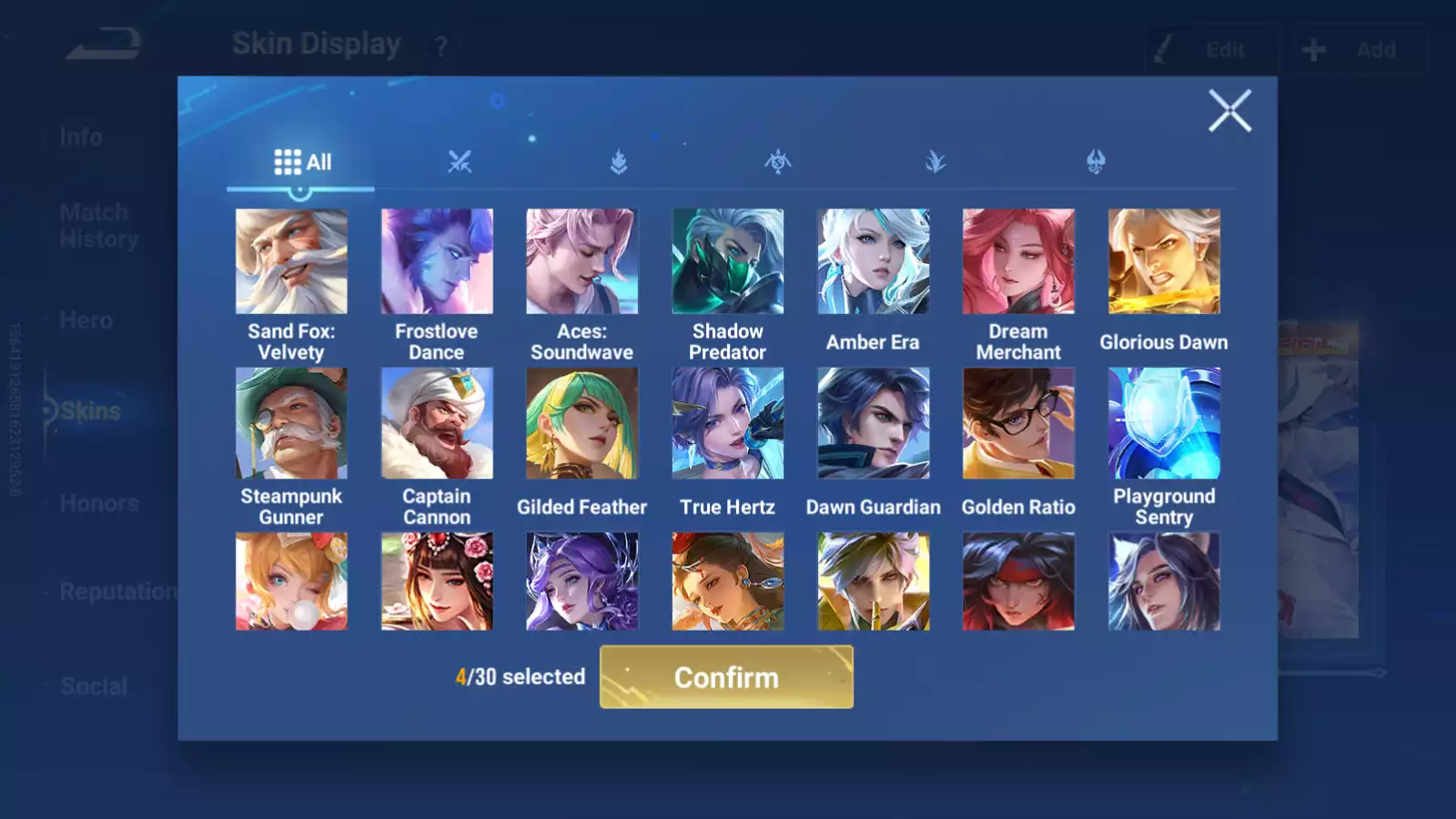Select the red-bandana dark-haired hero skin
This screenshot has width=1456, height=819.
[x=1018, y=581]
